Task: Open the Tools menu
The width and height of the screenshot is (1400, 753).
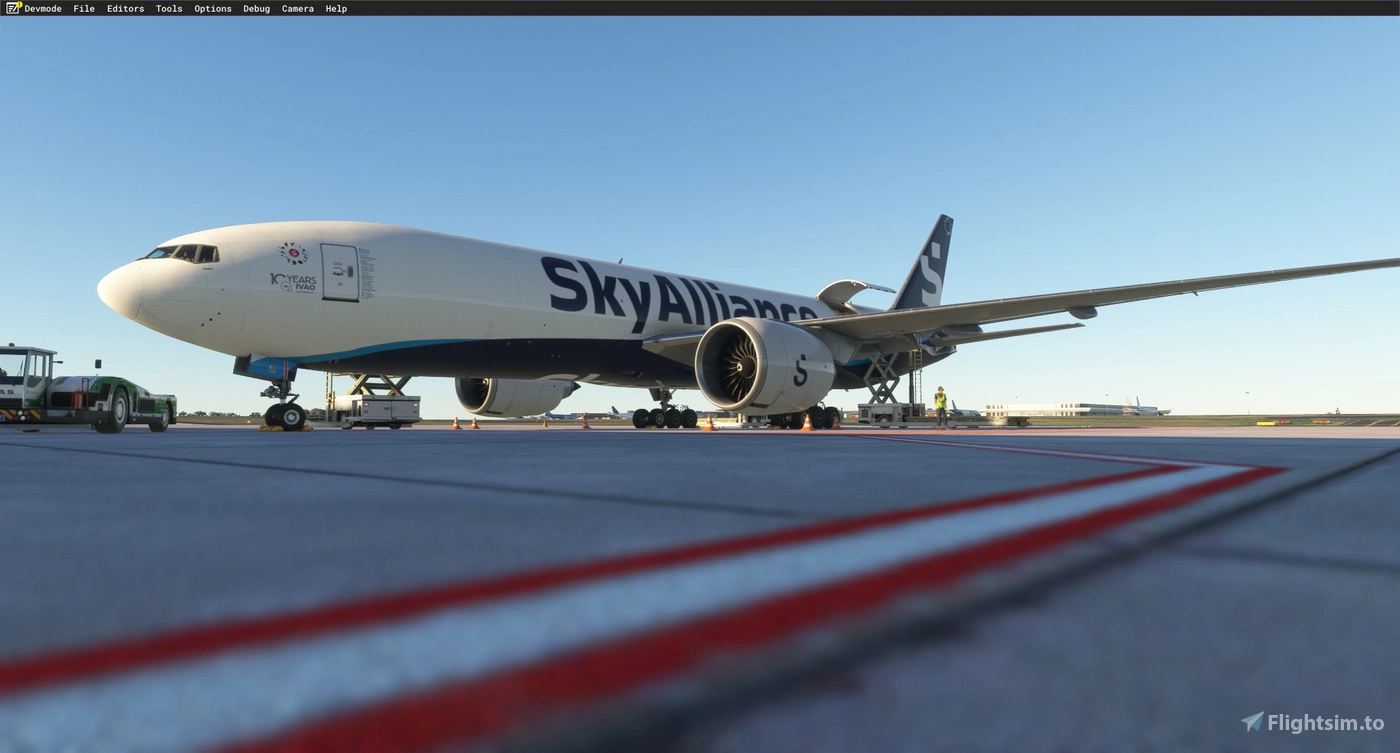Action: tap(167, 8)
